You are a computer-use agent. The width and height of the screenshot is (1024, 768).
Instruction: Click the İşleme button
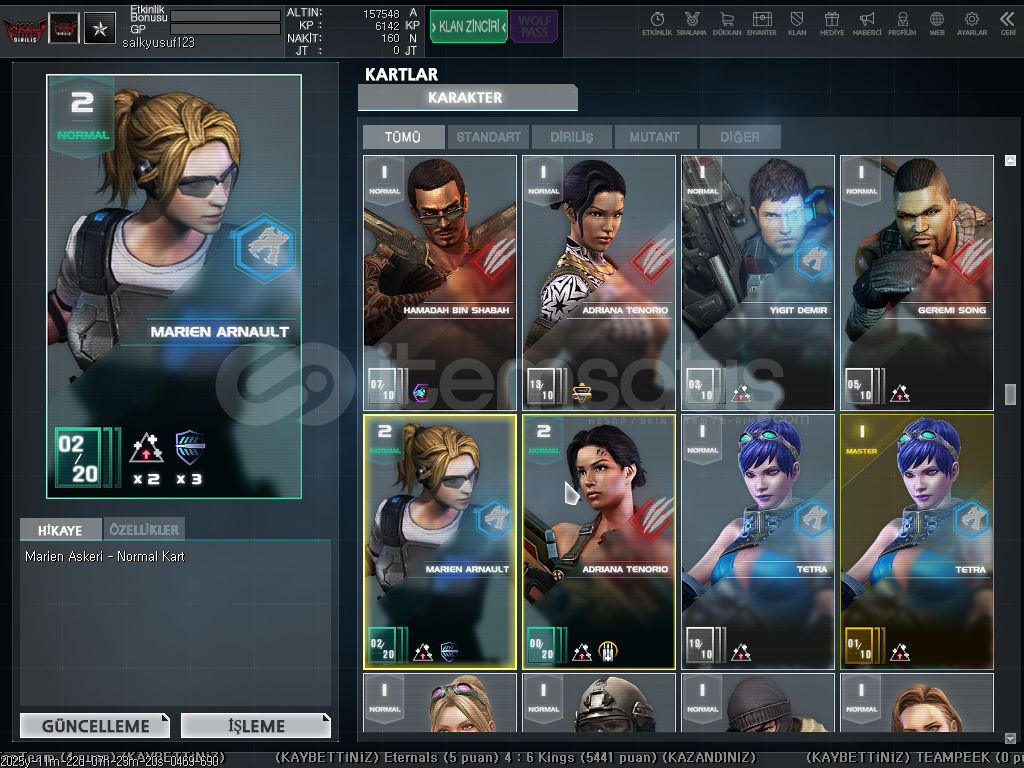(x=256, y=726)
